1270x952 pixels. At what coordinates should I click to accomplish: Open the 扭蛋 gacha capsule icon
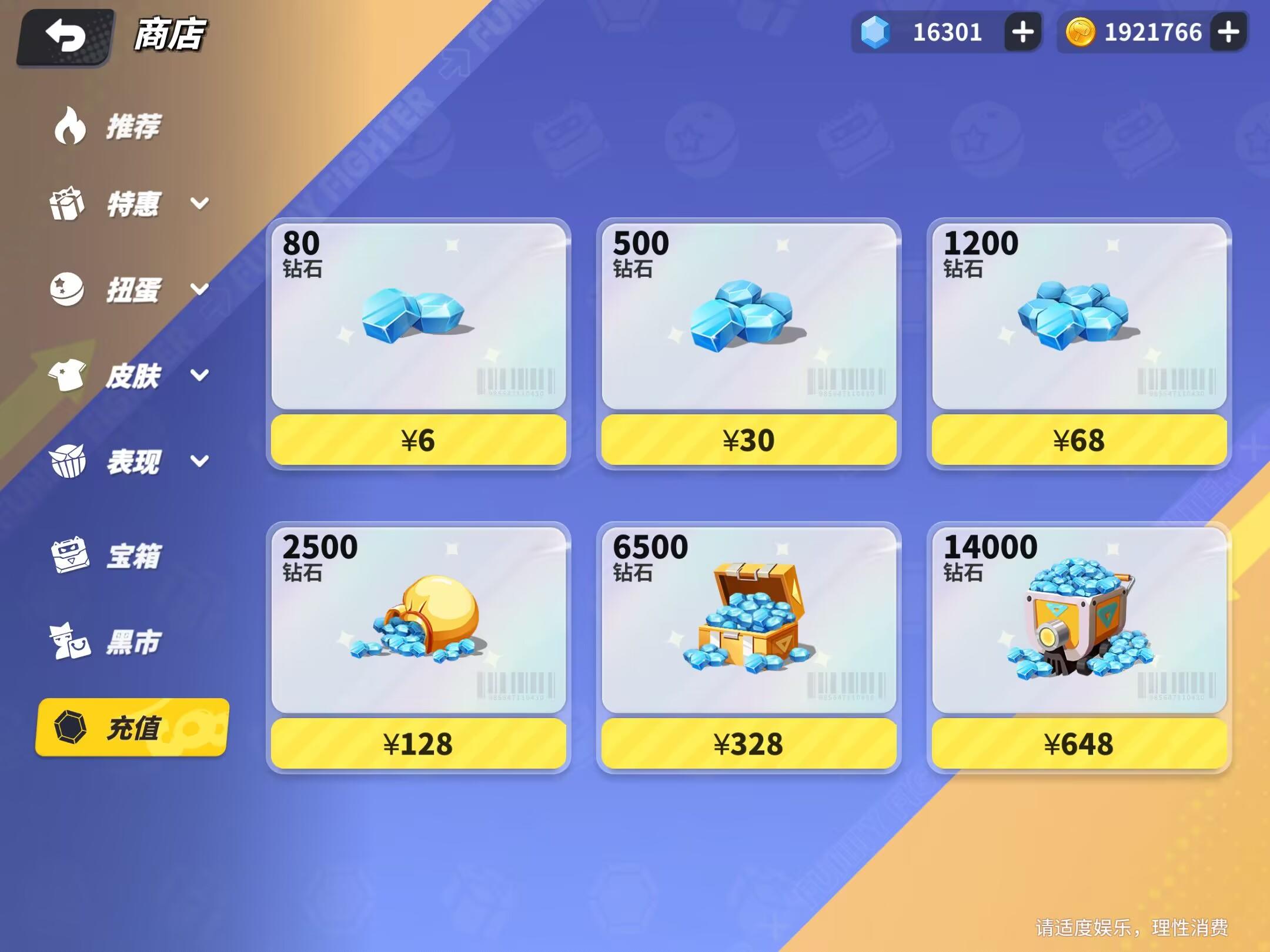pyautogui.click(x=67, y=290)
